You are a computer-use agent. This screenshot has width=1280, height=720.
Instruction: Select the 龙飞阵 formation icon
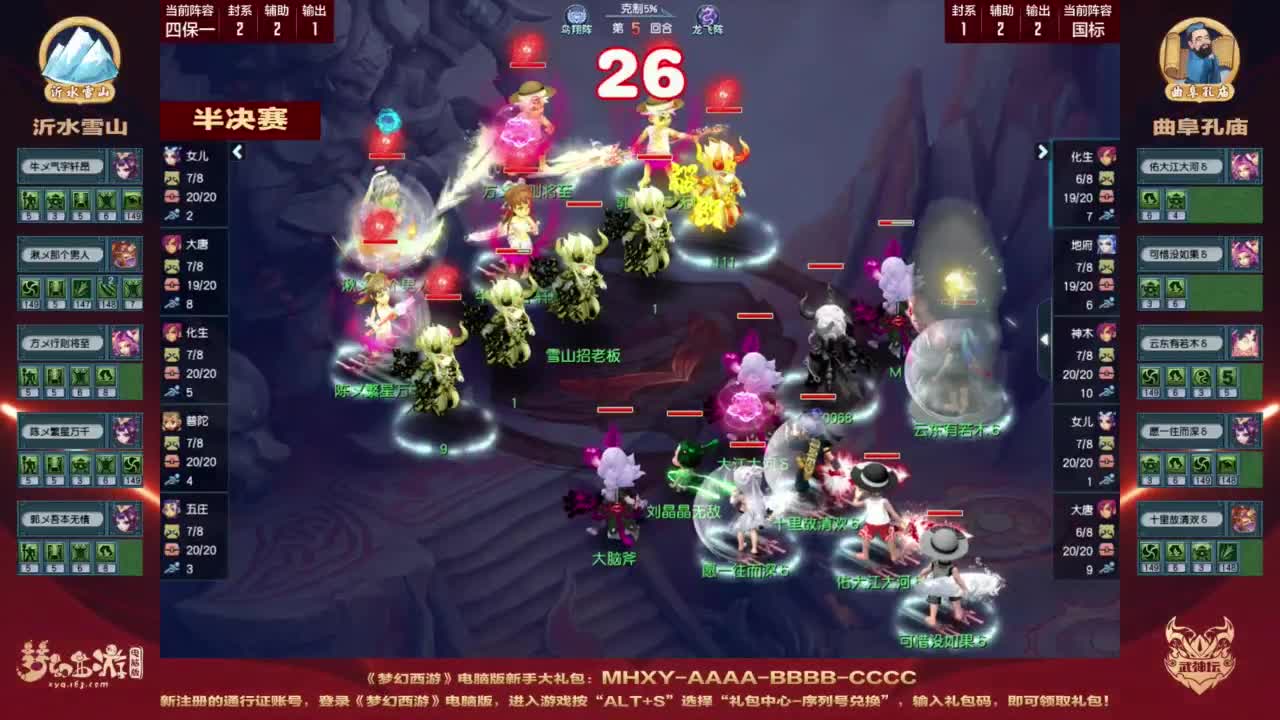click(705, 14)
